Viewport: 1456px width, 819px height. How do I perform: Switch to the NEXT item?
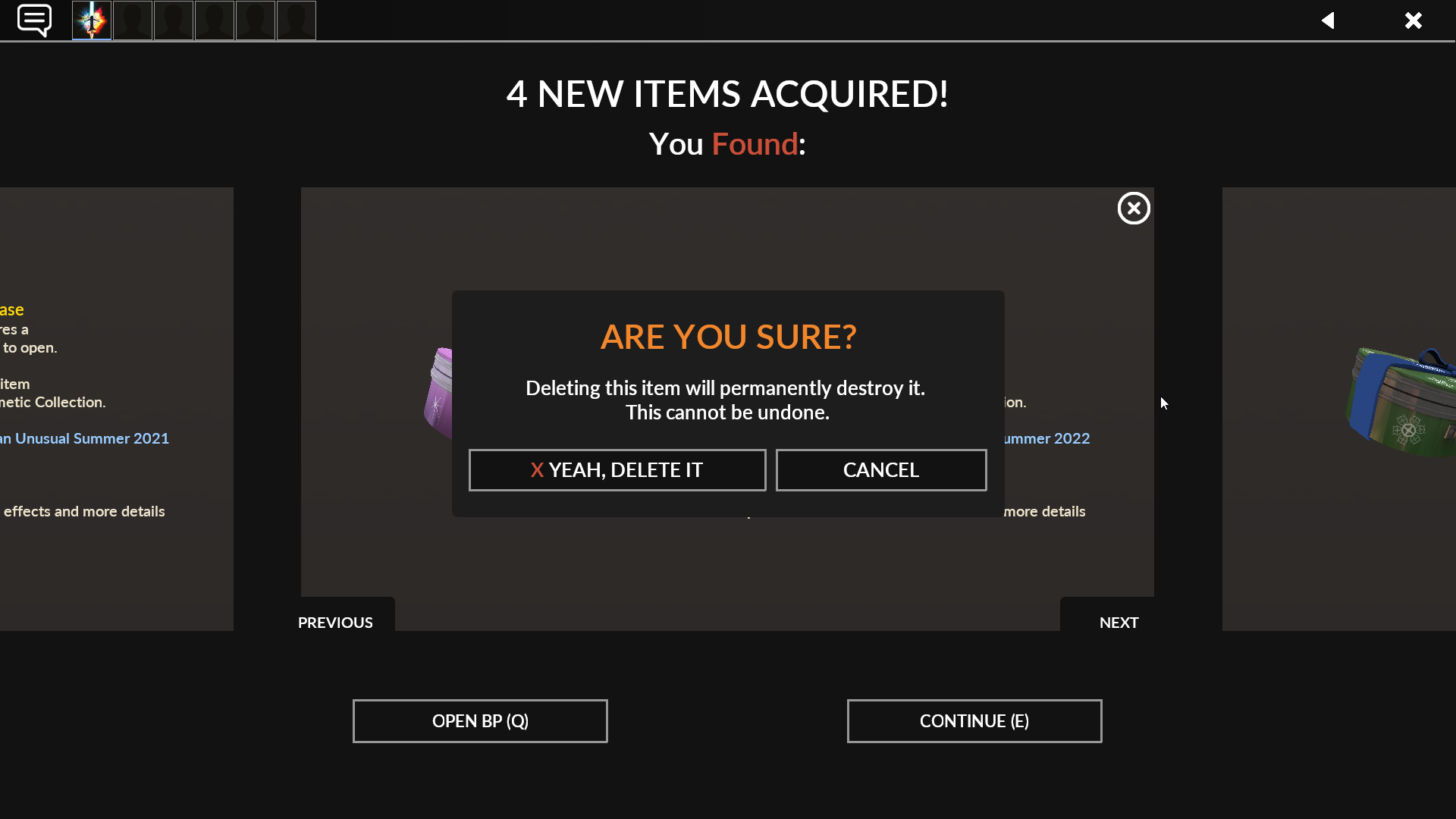(1119, 622)
